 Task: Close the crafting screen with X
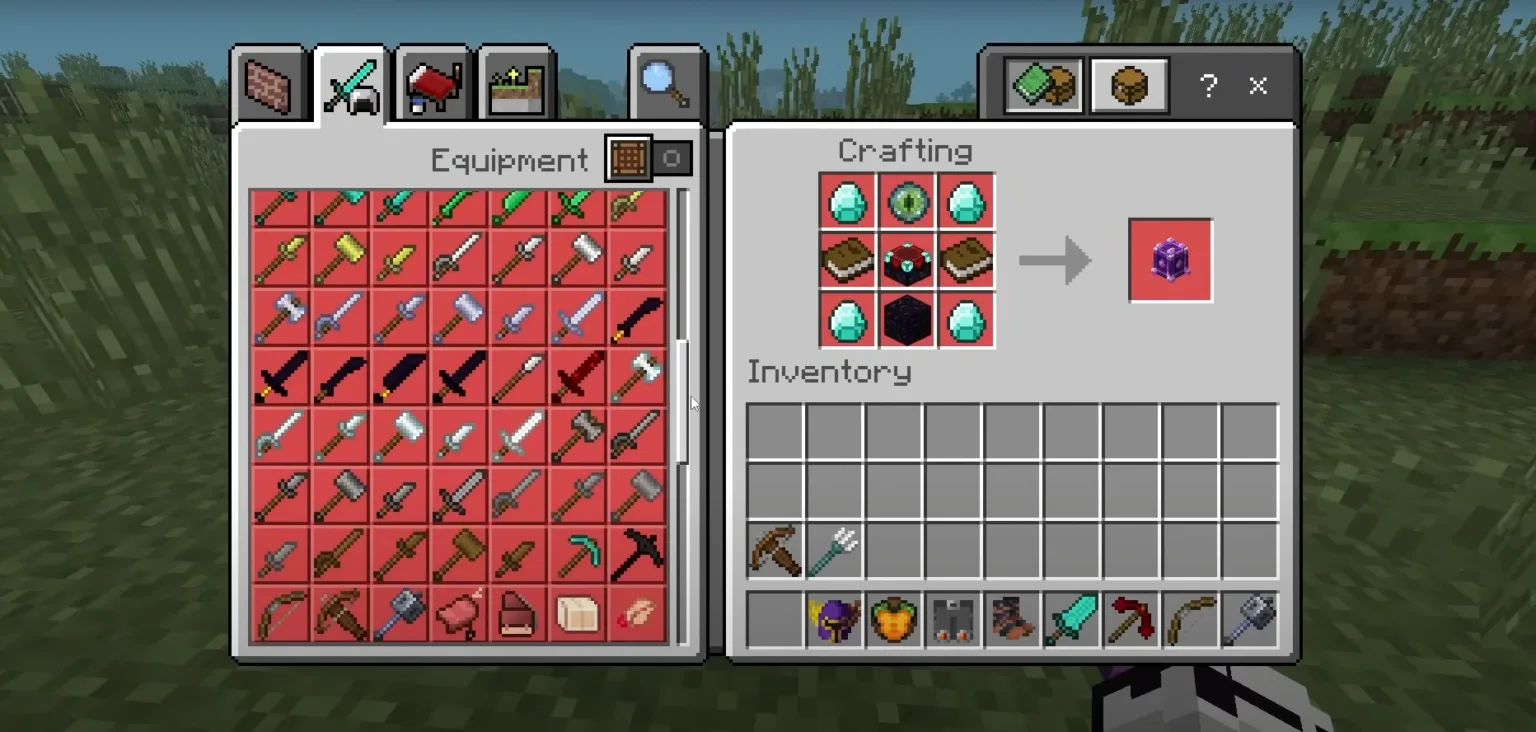(x=1258, y=86)
